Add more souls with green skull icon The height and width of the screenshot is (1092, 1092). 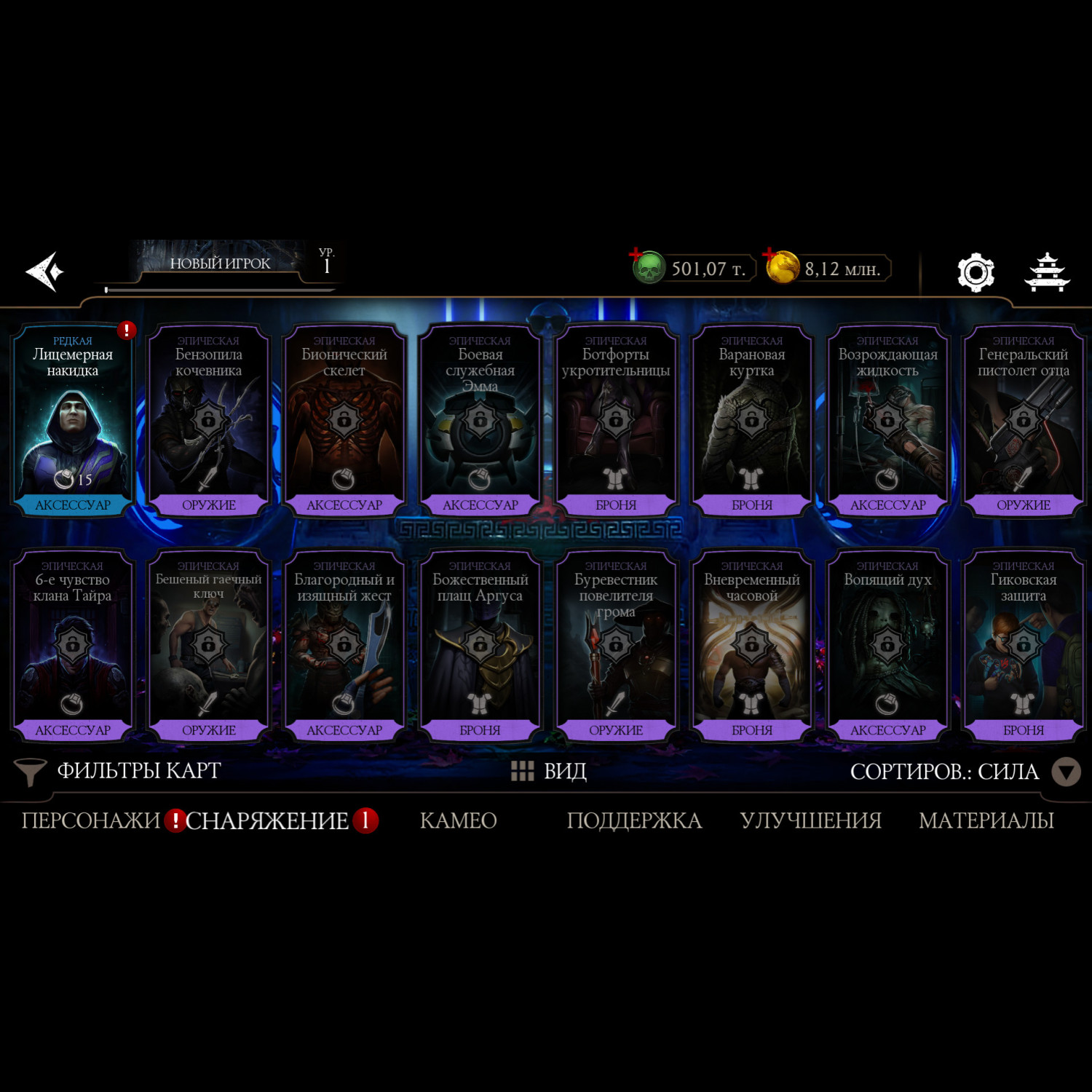647,268
